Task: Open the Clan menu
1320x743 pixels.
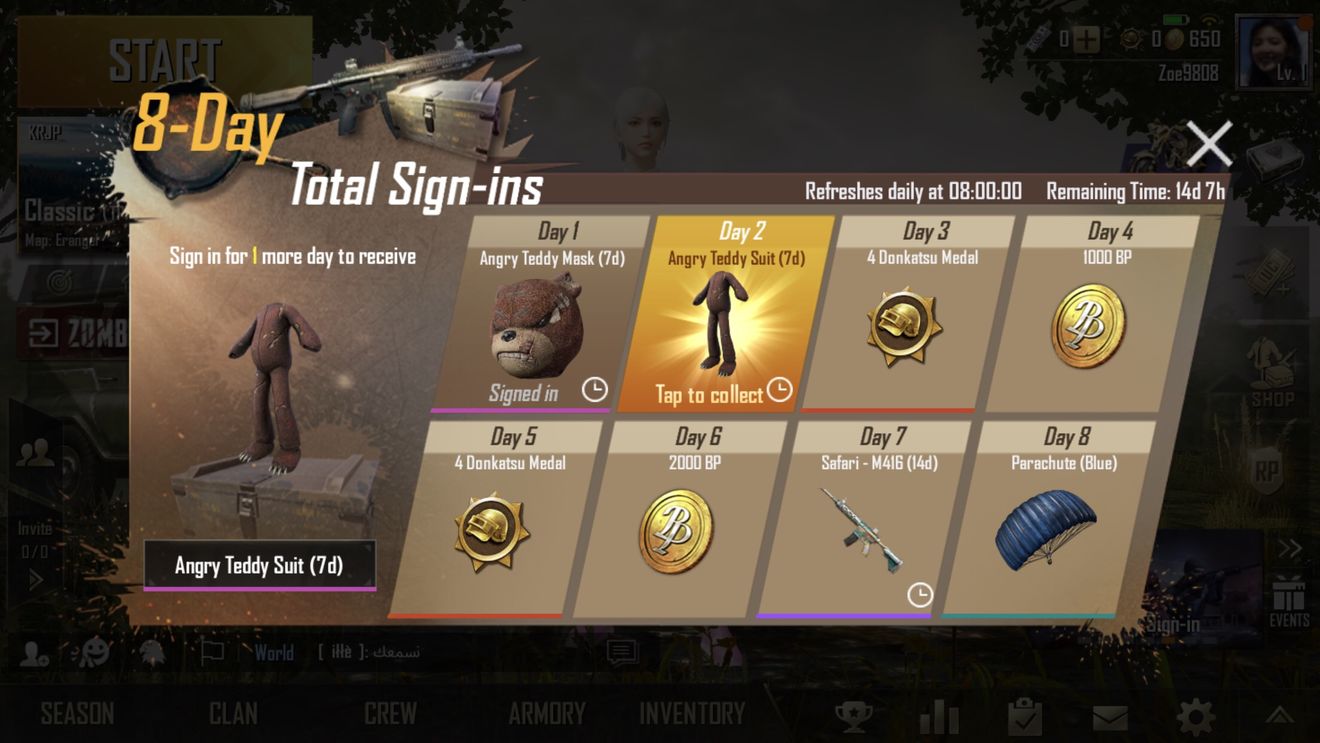Action: click(x=233, y=714)
